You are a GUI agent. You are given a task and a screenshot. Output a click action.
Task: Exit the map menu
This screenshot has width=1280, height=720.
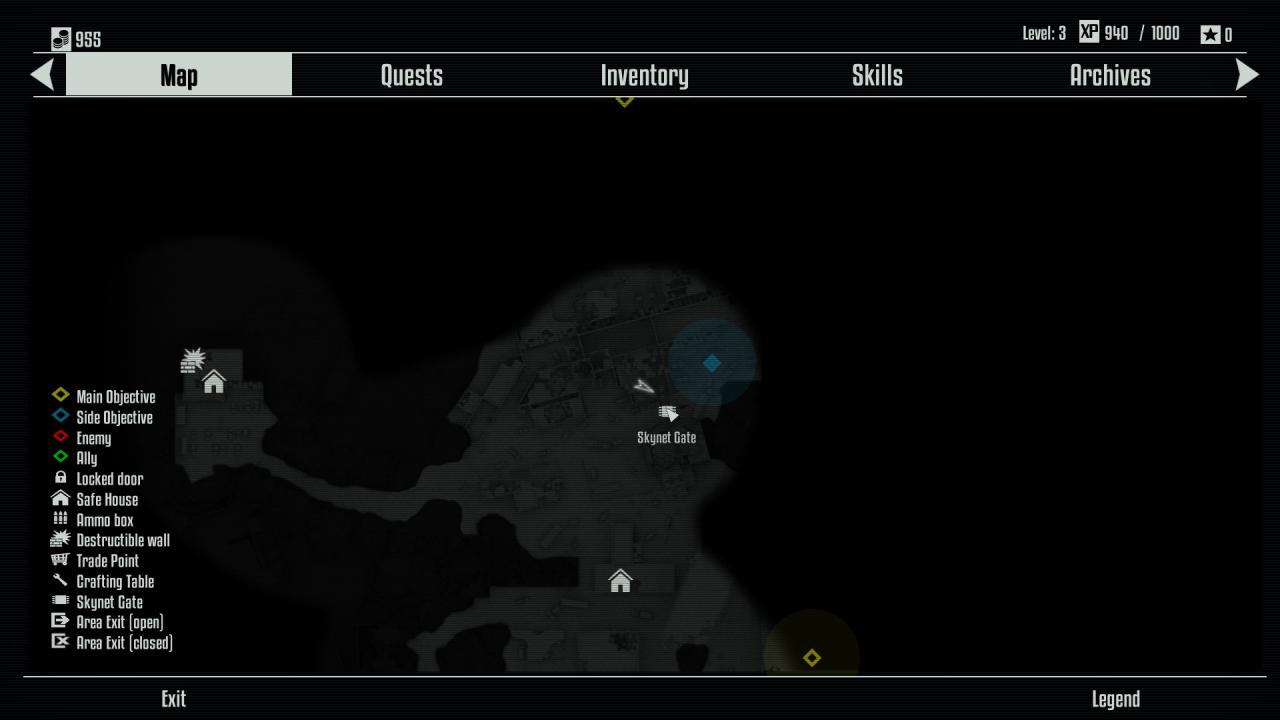[x=173, y=699]
